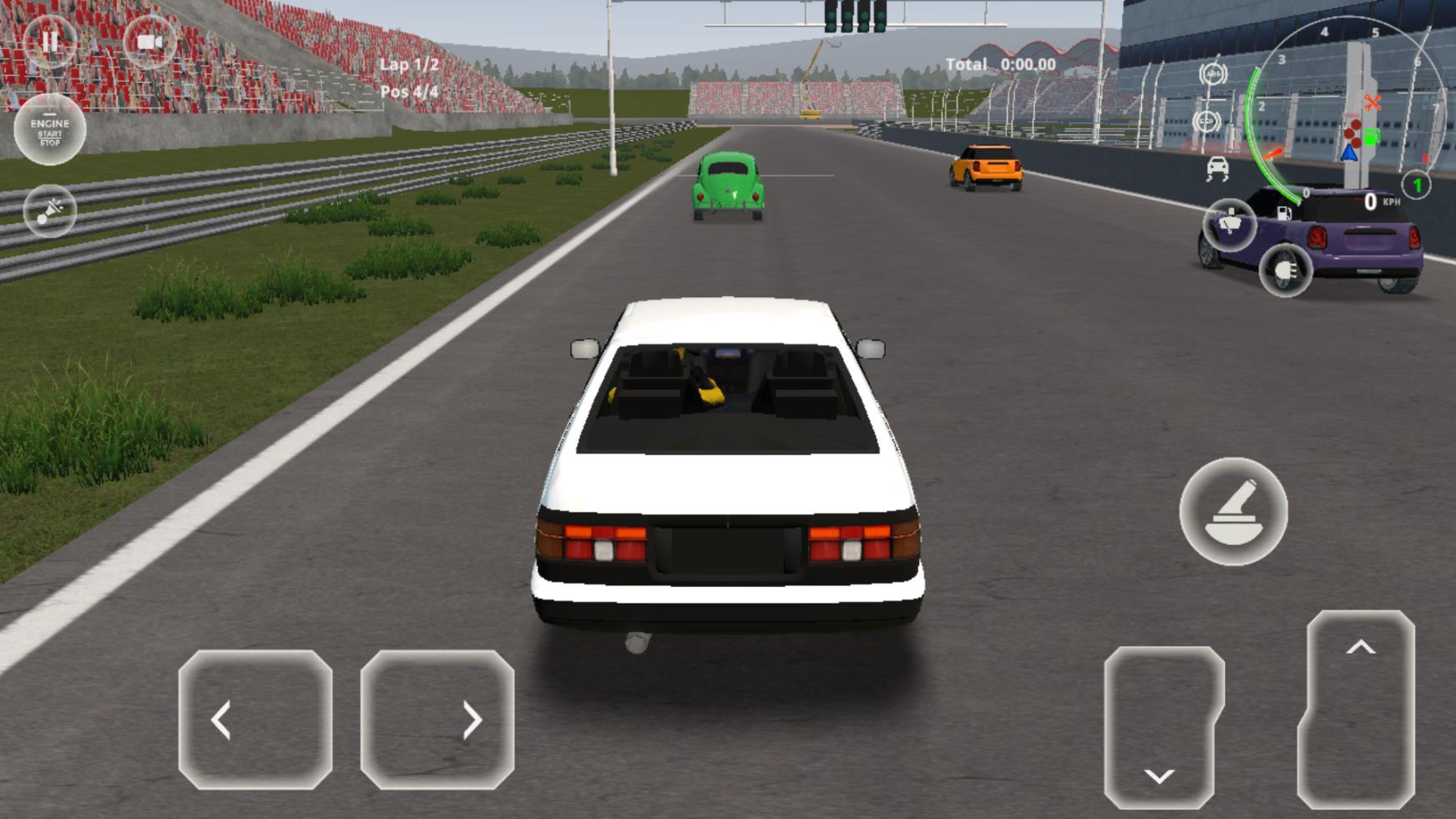1456x819 pixels.
Task: Tap the blue navigation arrow on the gauge
Action: pos(1349,152)
